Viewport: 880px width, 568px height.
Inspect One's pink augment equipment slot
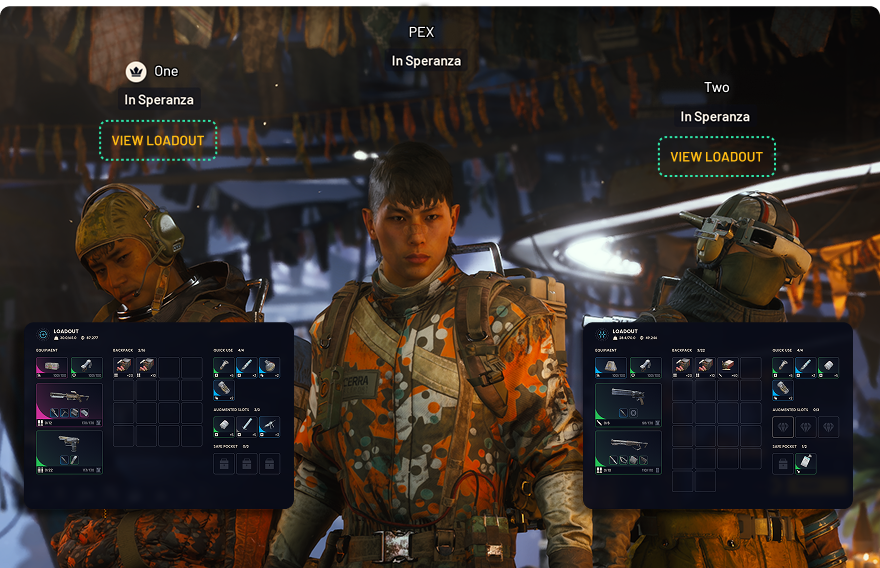point(52,367)
